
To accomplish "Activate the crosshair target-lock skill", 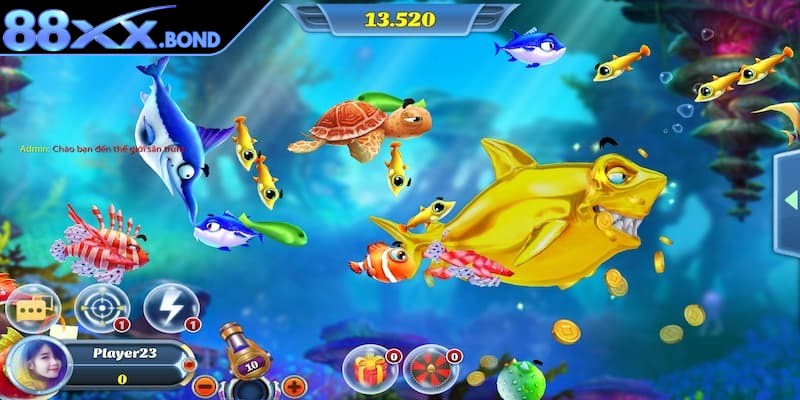I will pos(101,307).
